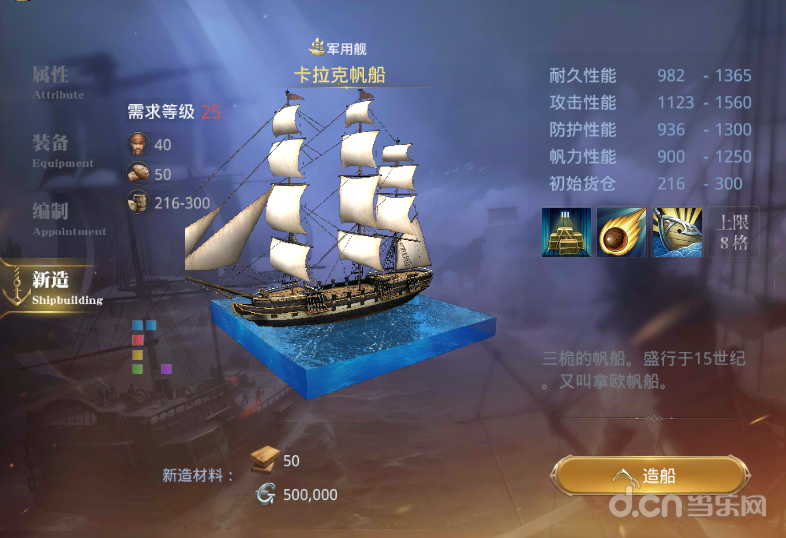Select the 新造 Shipbuilding tab
Viewport: 786px width, 538px height.
point(51,284)
